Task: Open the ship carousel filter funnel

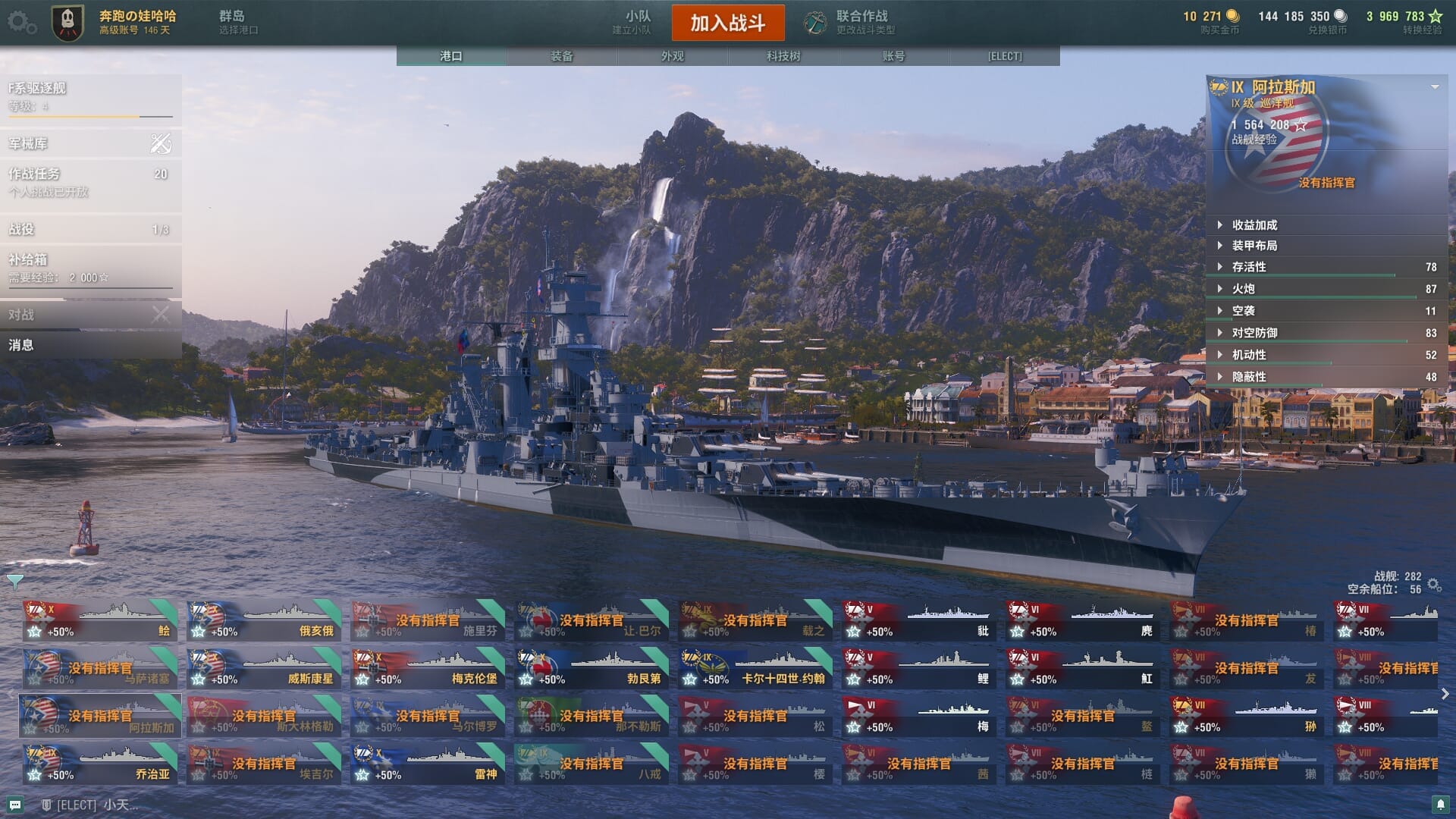Action: pyautogui.click(x=15, y=582)
